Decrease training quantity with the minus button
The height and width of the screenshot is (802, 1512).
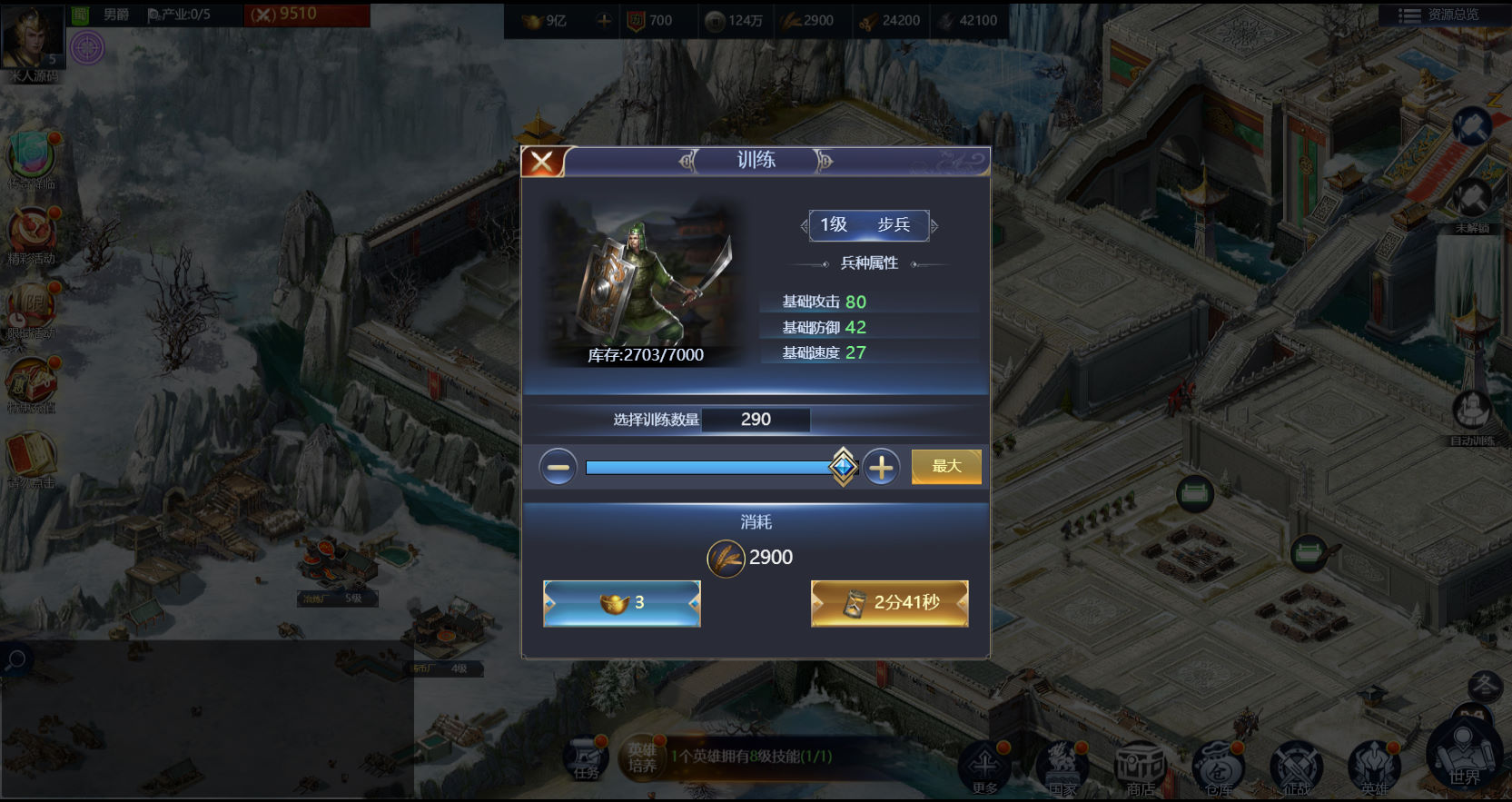pyautogui.click(x=558, y=468)
